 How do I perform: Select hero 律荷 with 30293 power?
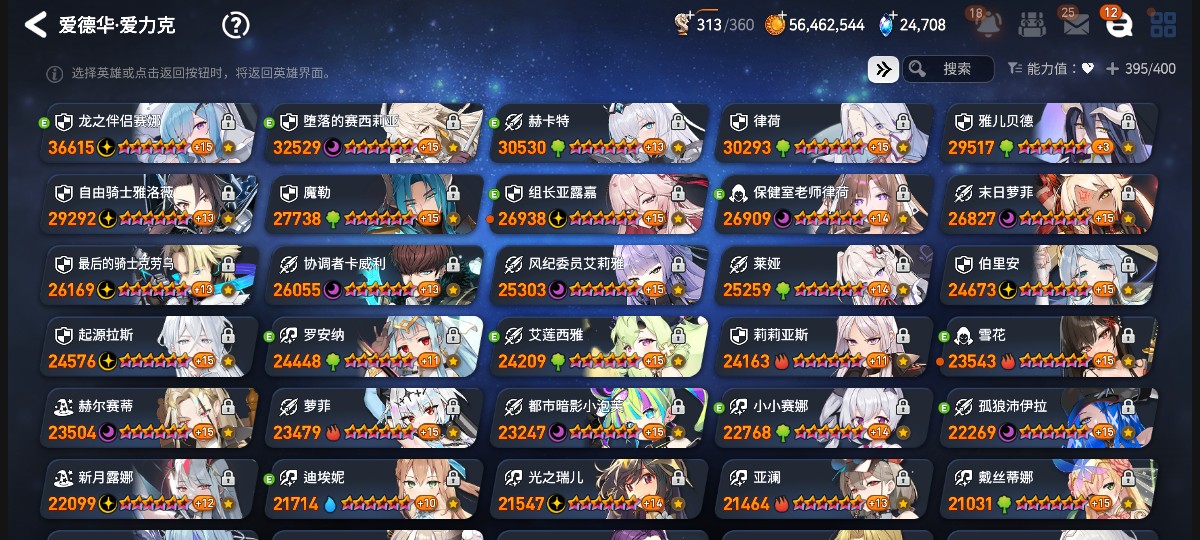825,133
